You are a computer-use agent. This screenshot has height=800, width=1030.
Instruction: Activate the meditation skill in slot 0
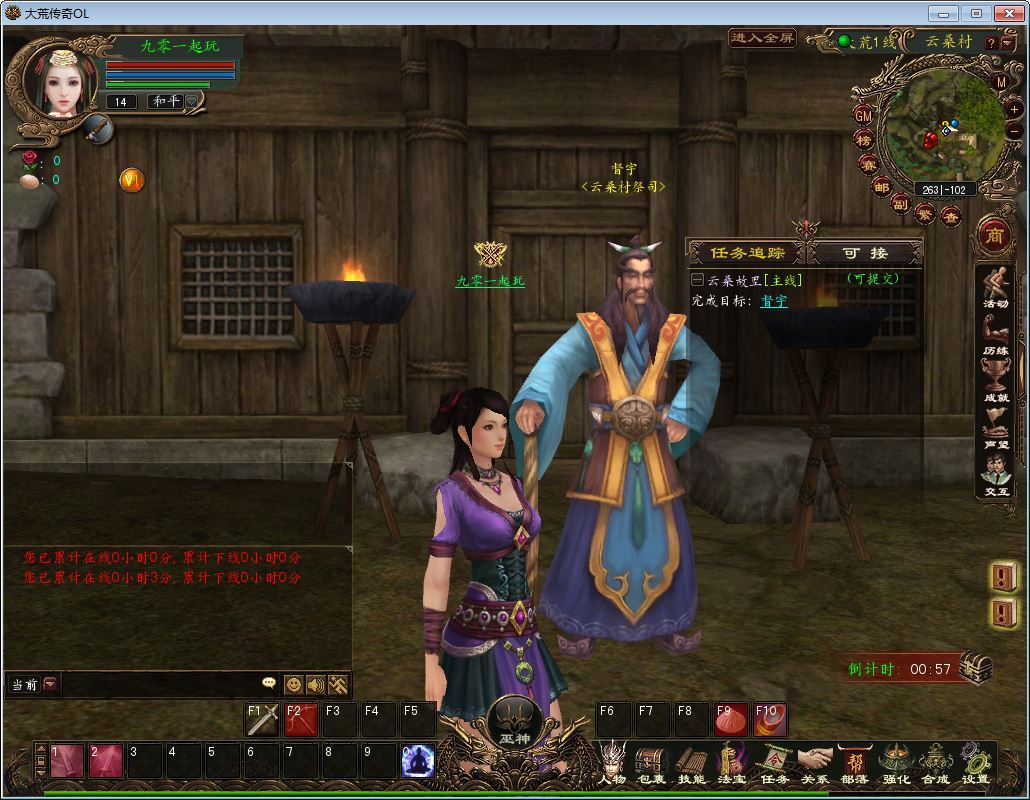[418, 762]
